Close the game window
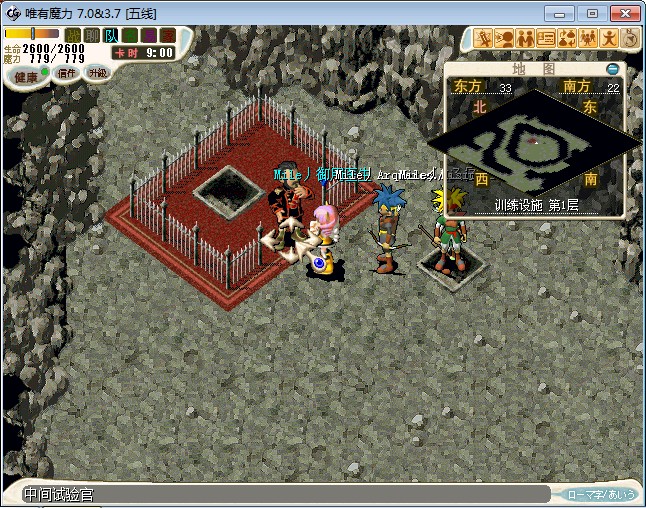The width and height of the screenshot is (646, 508). pyautogui.click(x=624, y=13)
